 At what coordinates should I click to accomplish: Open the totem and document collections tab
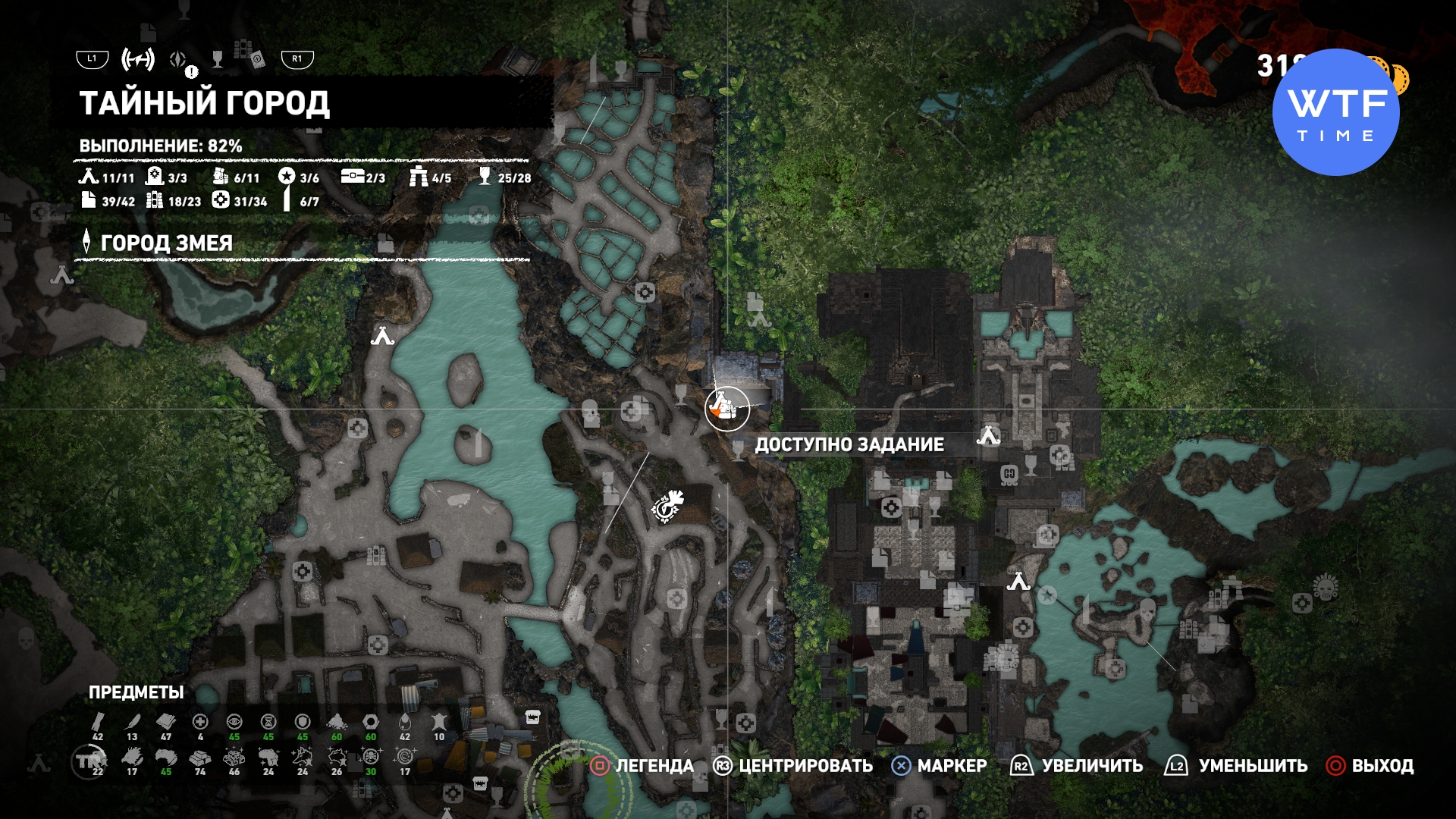[249, 55]
